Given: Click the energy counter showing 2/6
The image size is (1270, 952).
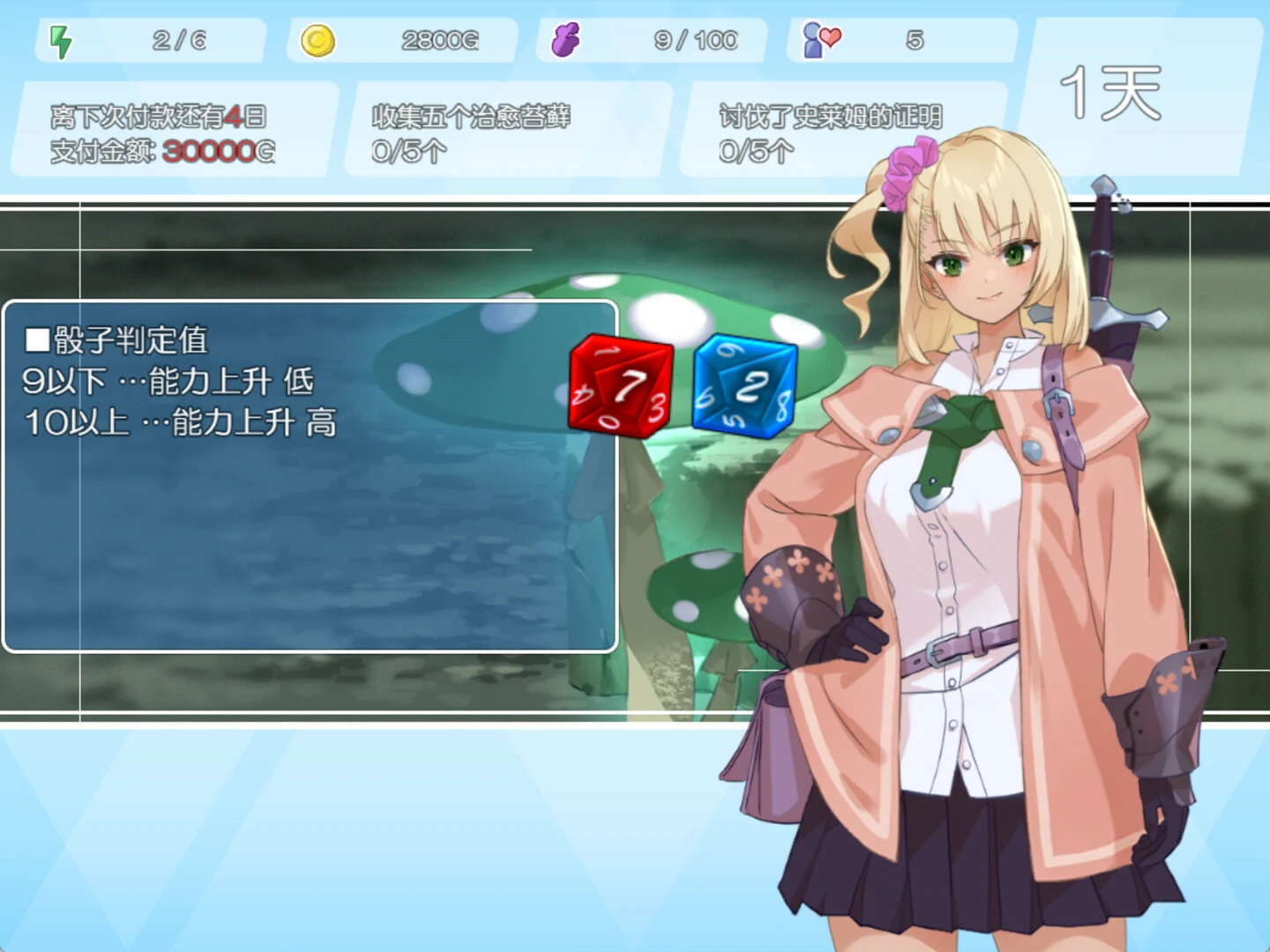Looking at the screenshot, I should pyautogui.click(x=178, y=38).
